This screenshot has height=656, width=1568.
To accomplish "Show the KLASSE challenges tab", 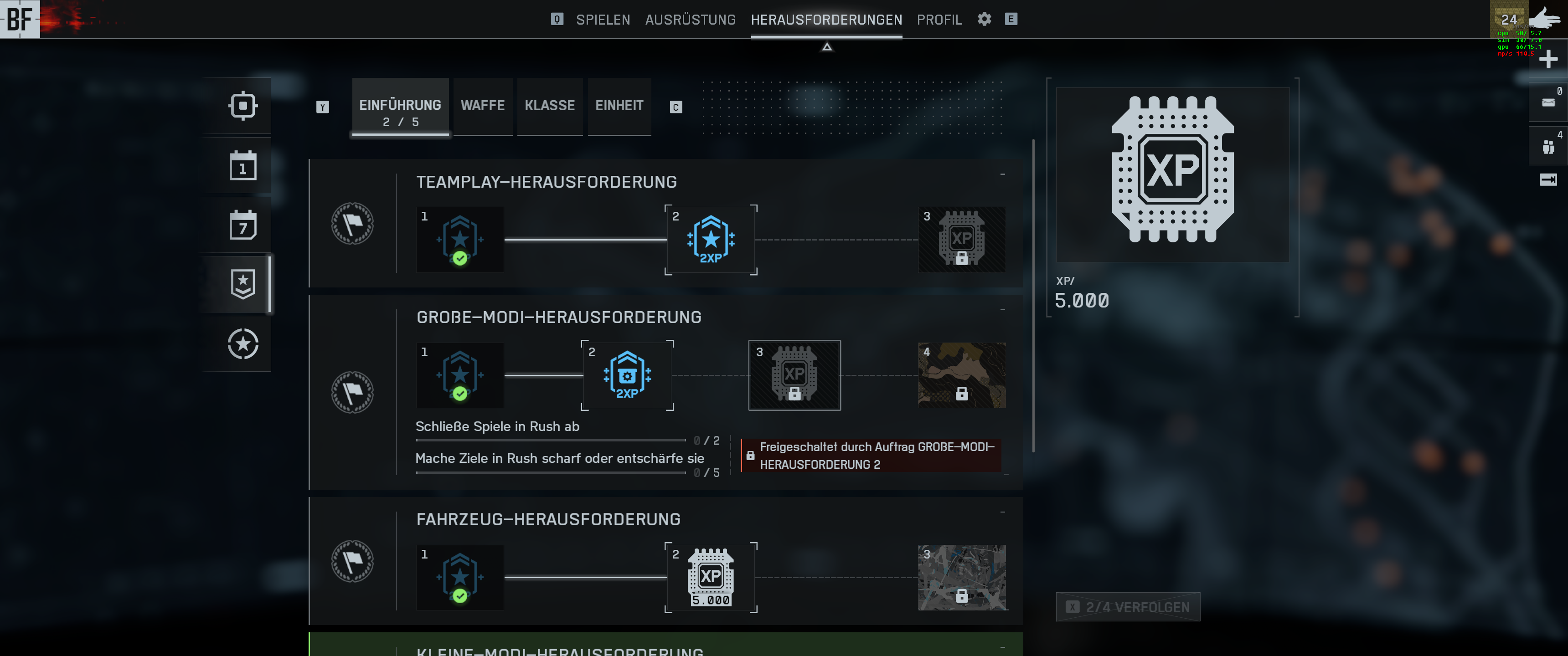I will [x=549, y=106].
